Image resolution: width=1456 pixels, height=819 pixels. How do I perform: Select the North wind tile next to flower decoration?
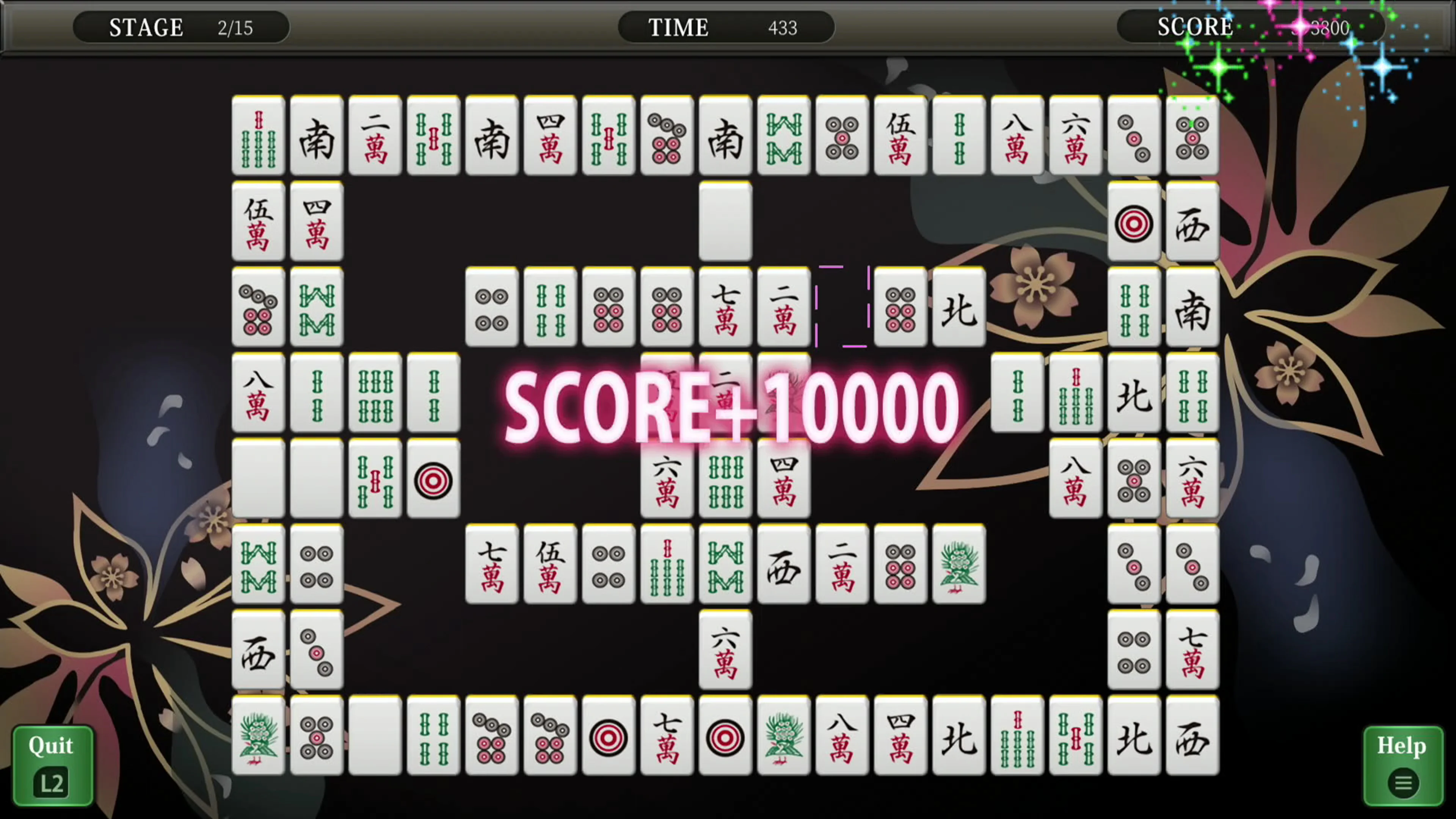click(x=959, y=308)
